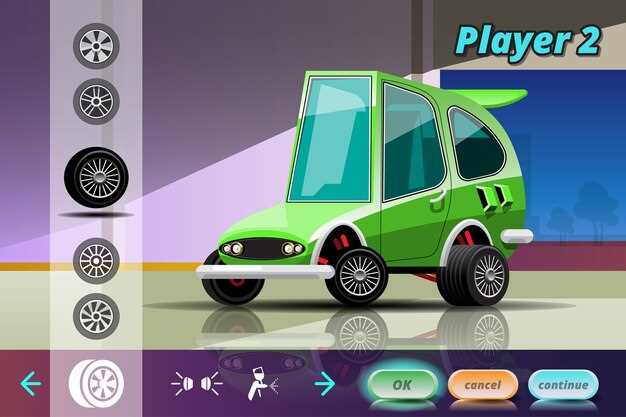Viewport: 626px width, 417px height.
Task: Select the left arrow to browse previous category
Action: point(31,383)
